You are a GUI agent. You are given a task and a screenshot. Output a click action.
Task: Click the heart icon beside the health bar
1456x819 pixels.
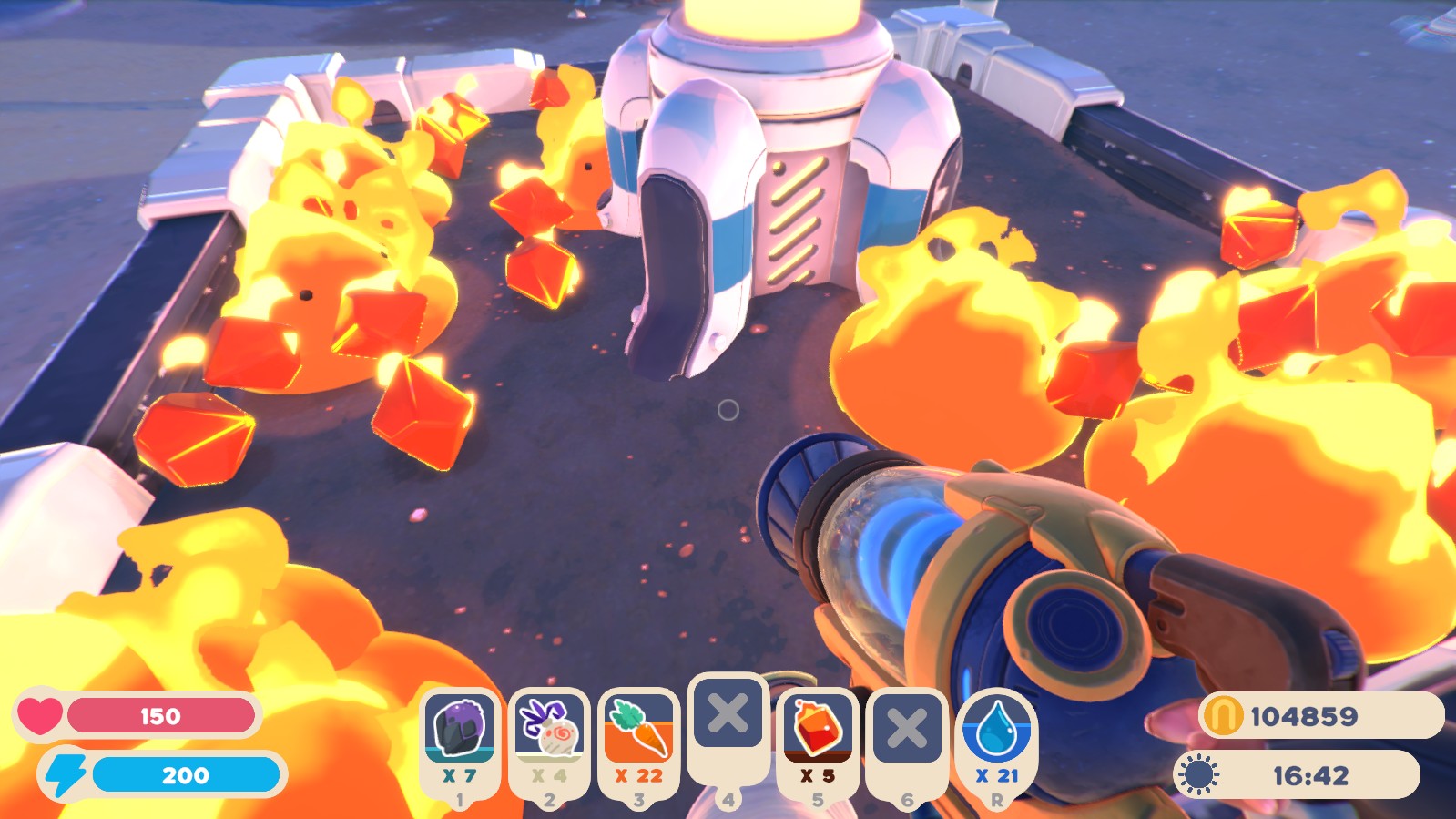(x=43, y=716)
